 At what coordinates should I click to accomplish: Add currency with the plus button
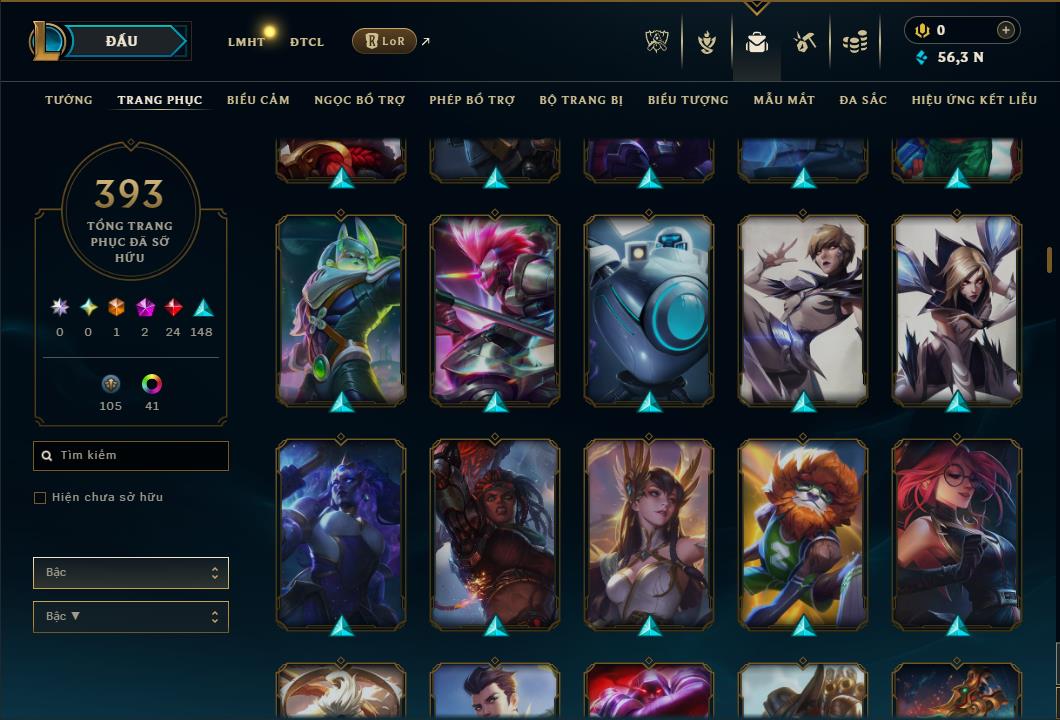tap(1006, 30)
